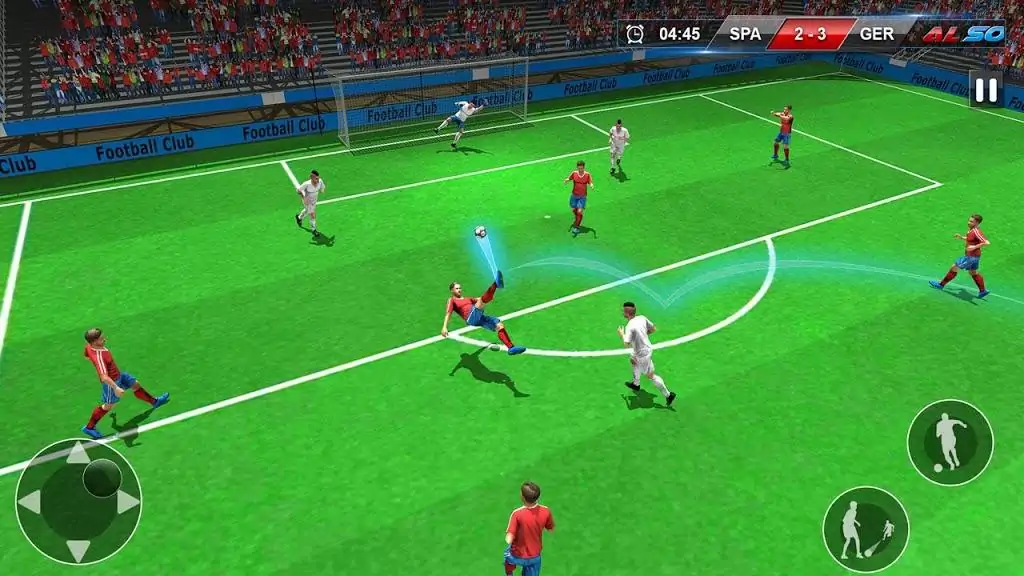
Task: Click the up arrow on the movement pad
Action: (78, 454)
